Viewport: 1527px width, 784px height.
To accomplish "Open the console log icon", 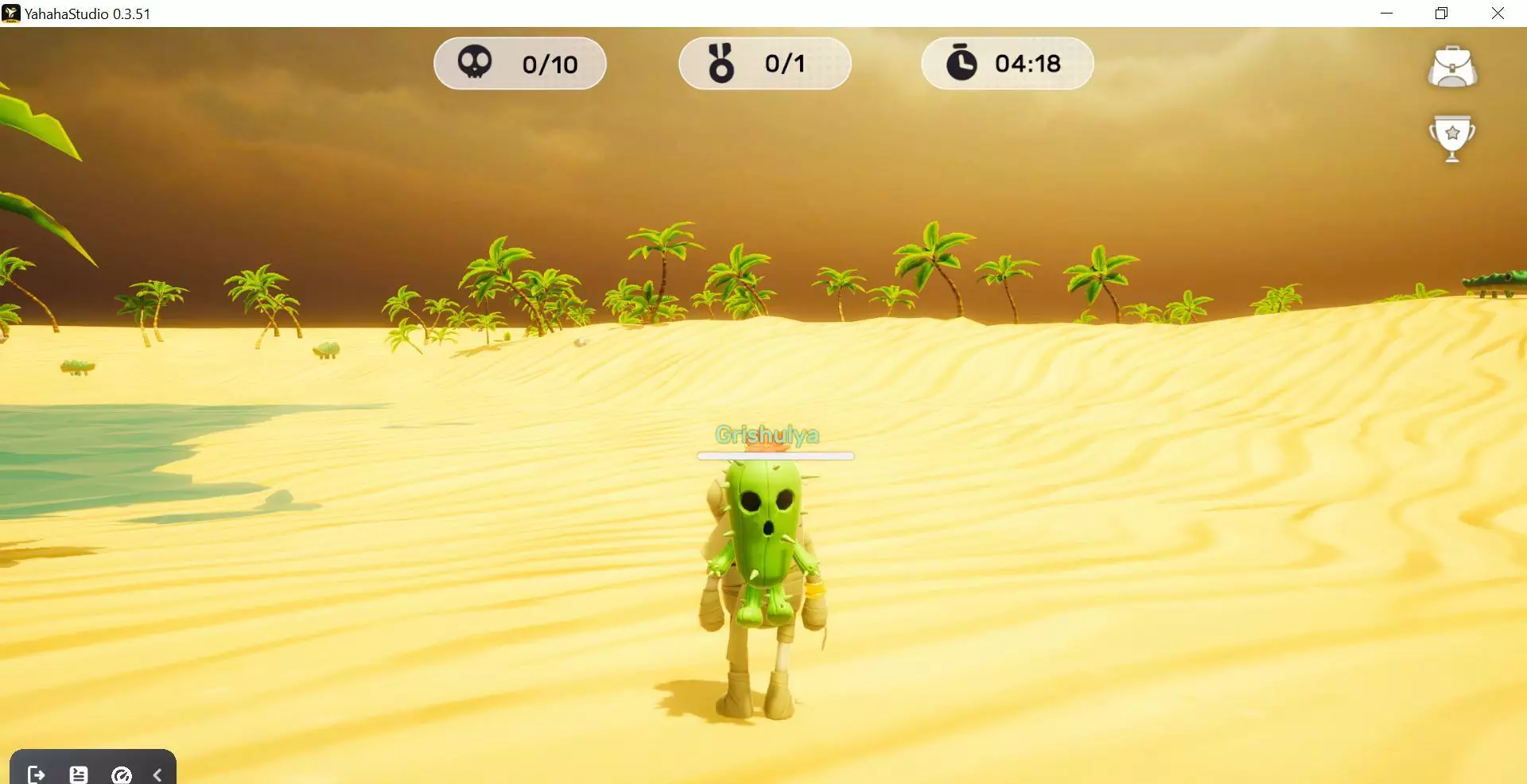I will (x=78, y=773).
